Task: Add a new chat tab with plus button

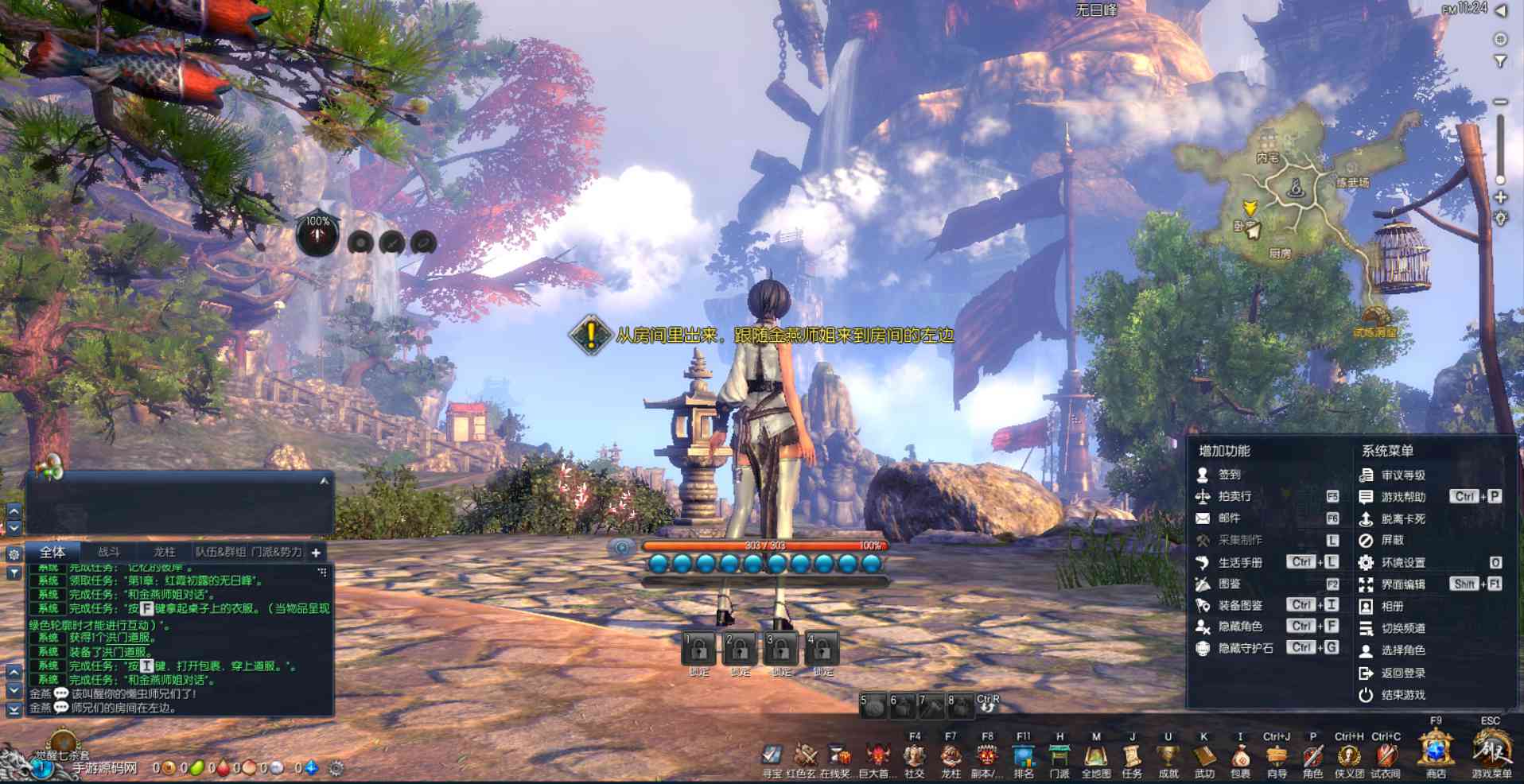Action: pos(316,553)
